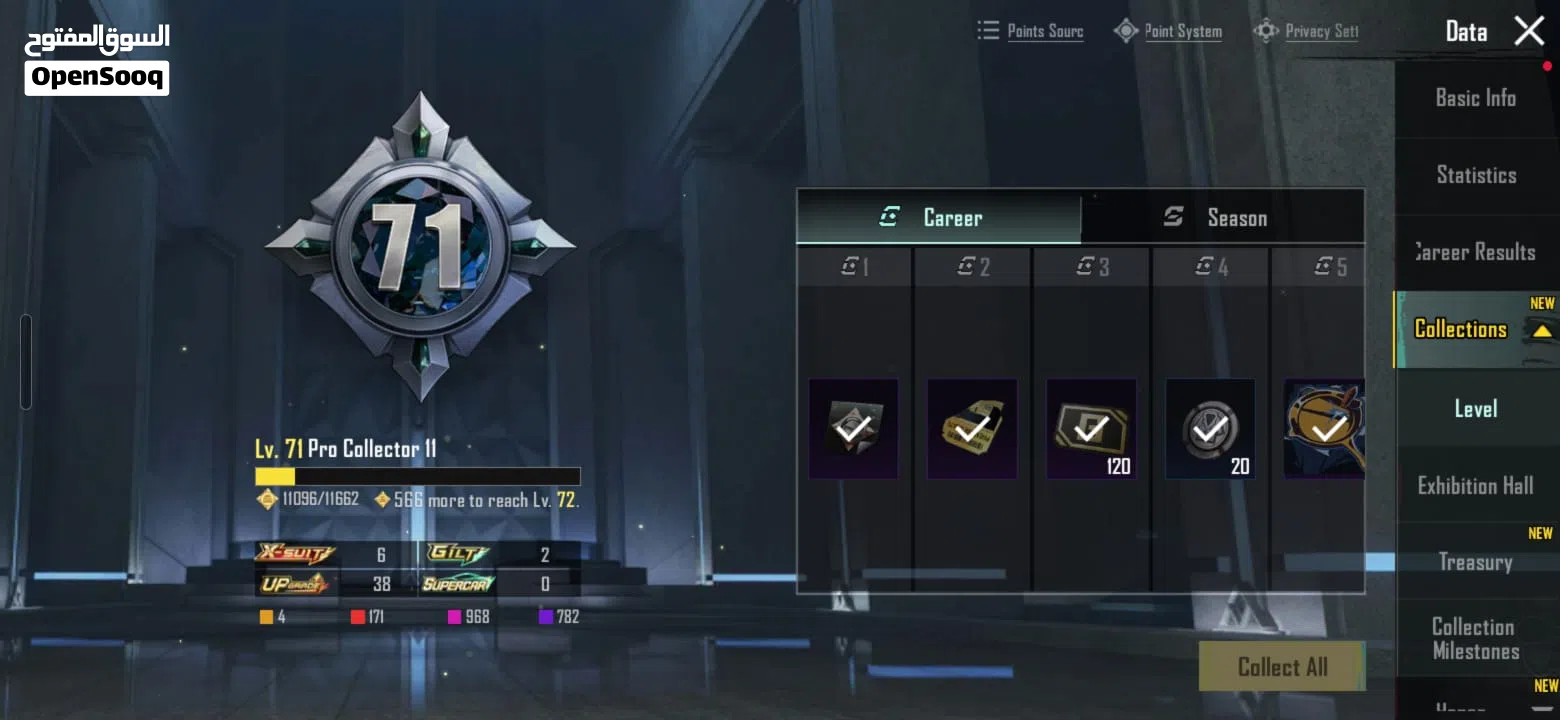Viewport: 1560px width, 720px height.
Task: Select the level 4 reward with 20
Action: click(1210, 429)
